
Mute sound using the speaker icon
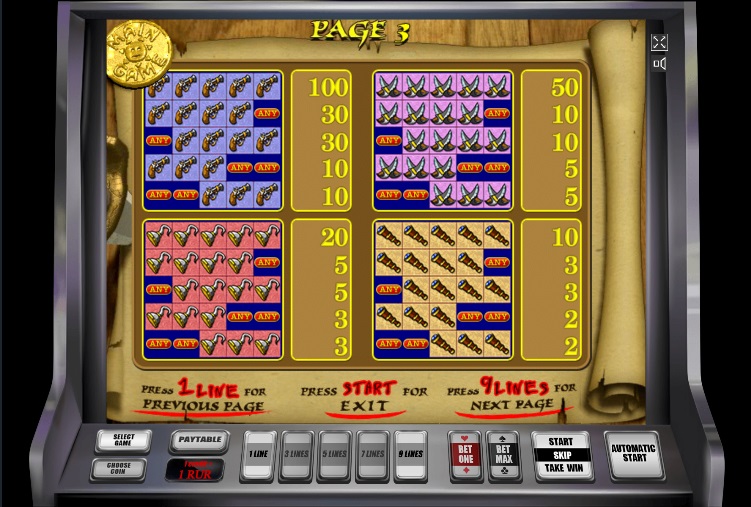point(659,64)
